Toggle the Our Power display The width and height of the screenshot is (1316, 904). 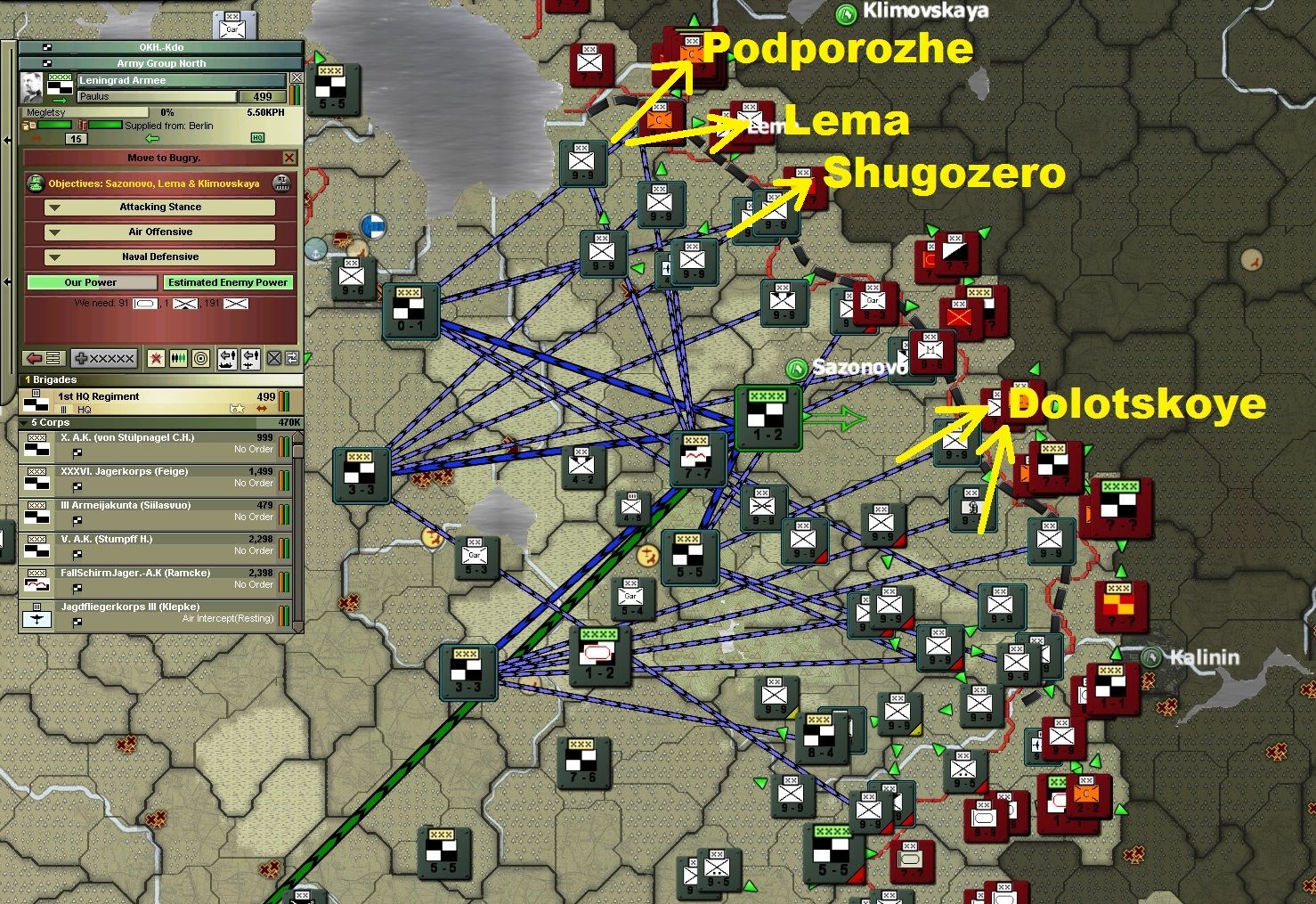pyautogui.click(x=92, y=282)
